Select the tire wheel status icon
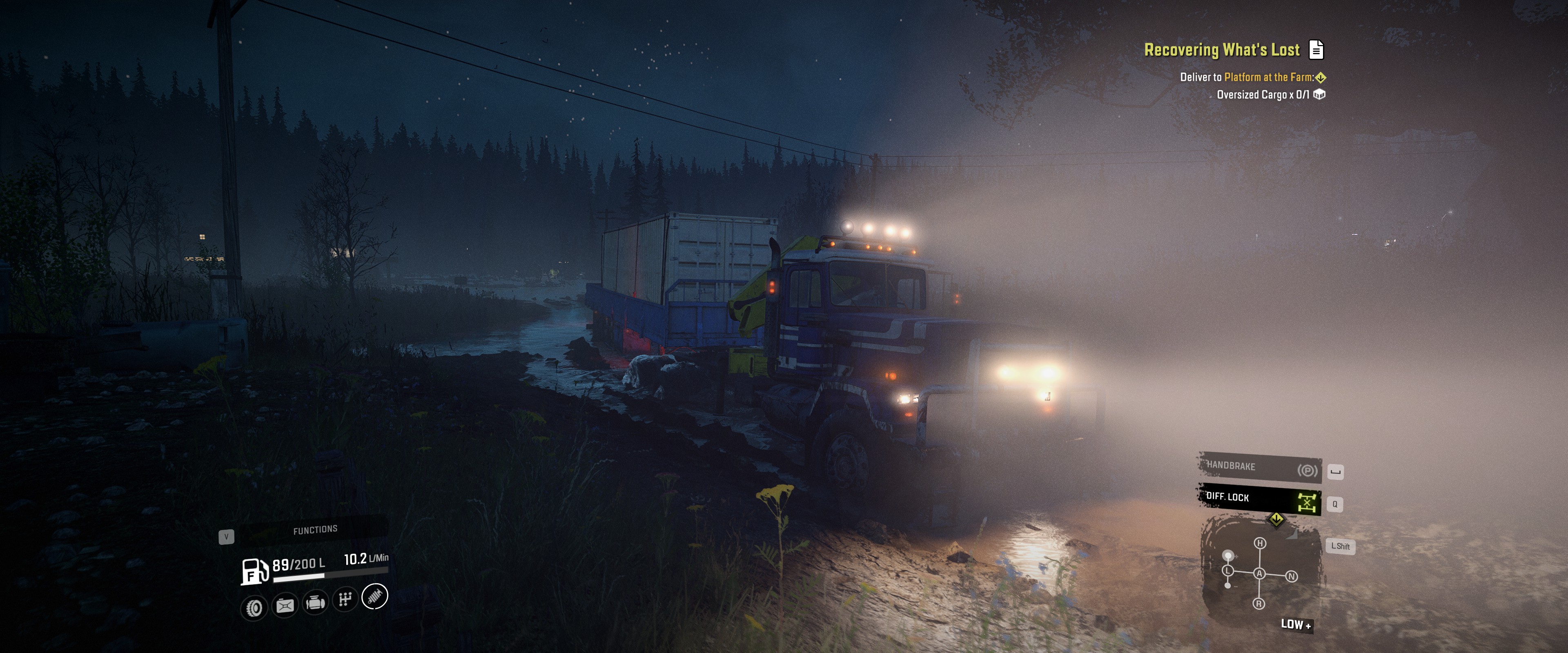This screenshot has height=653, width=1568. tap(254, 607)
